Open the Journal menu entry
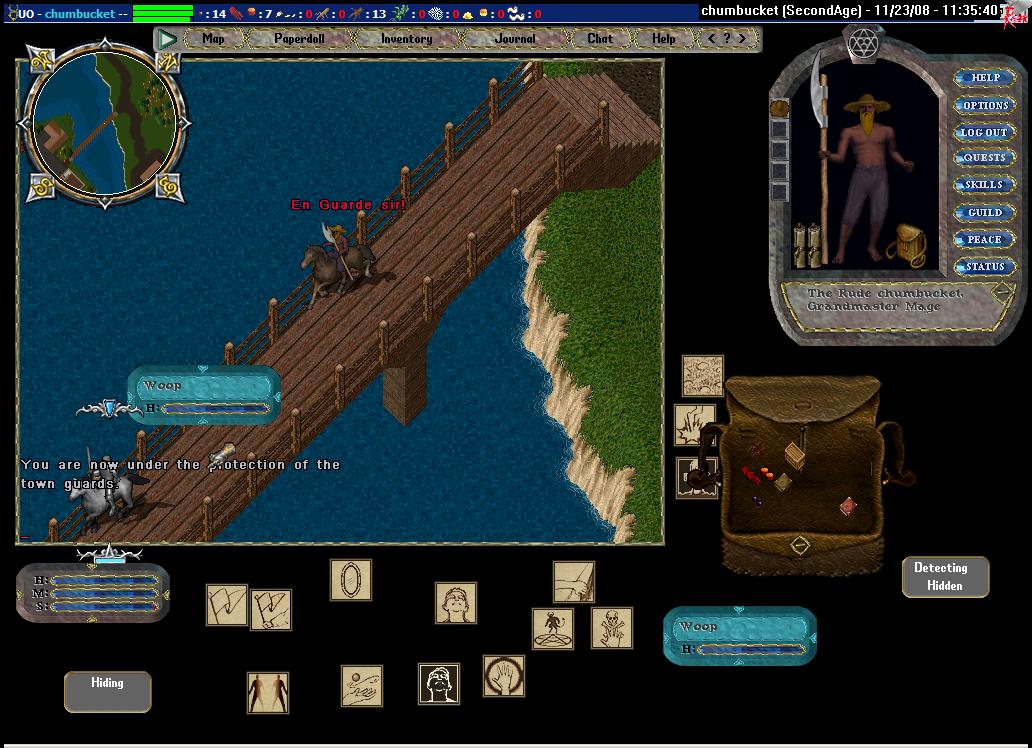1032x748 pixels. [515, 39]
